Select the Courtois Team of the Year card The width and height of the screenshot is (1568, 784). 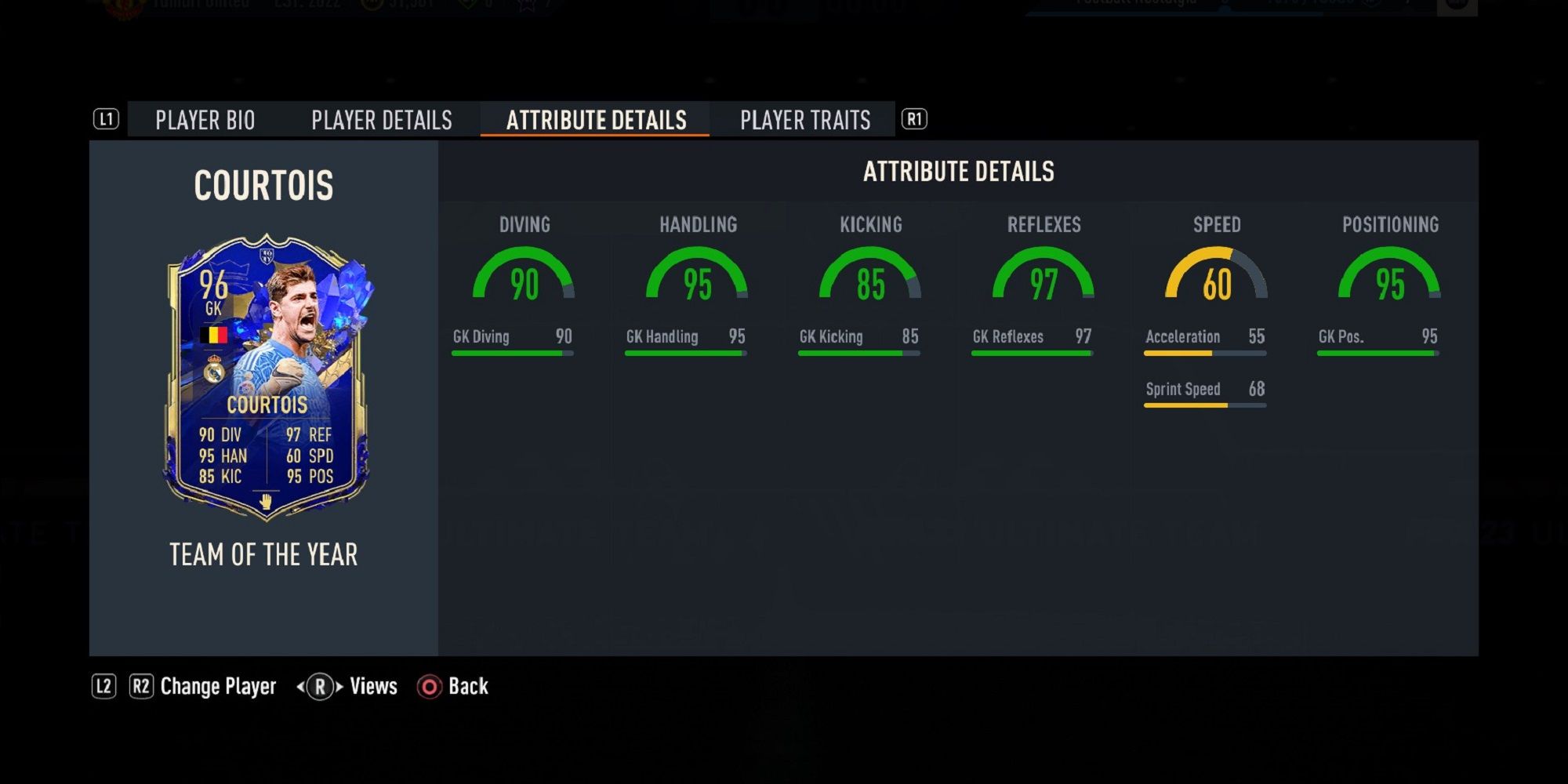click(267, 378)
